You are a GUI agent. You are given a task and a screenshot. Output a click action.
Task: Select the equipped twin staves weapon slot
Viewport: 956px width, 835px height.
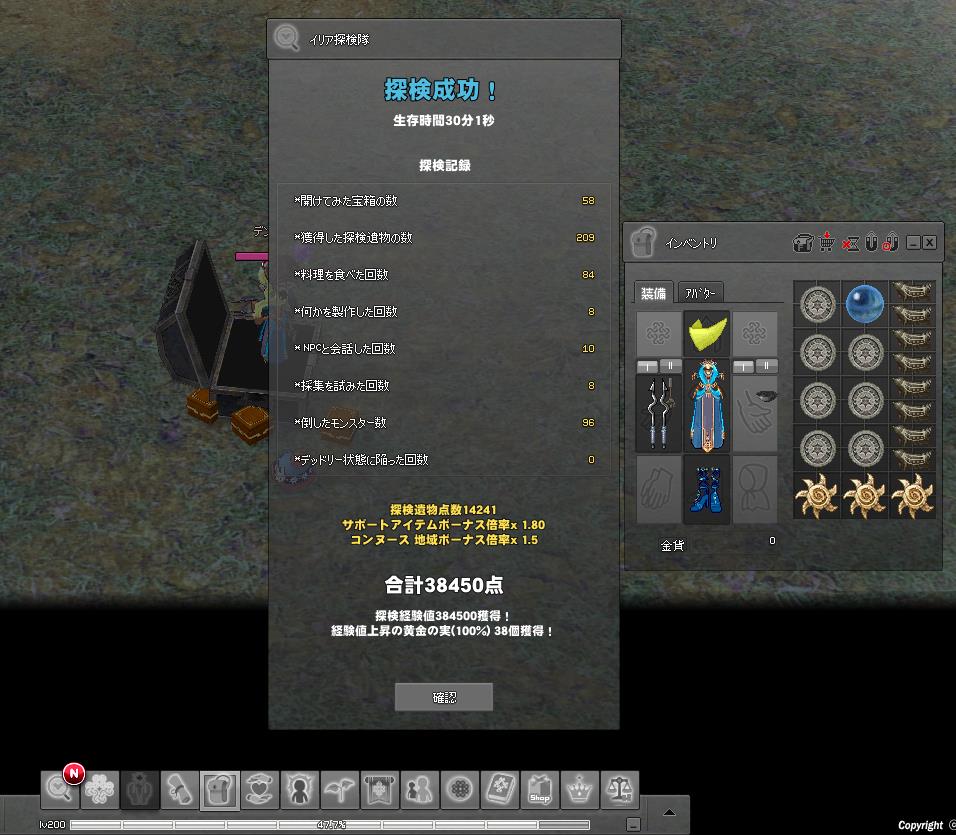click(x=659, y=412)
